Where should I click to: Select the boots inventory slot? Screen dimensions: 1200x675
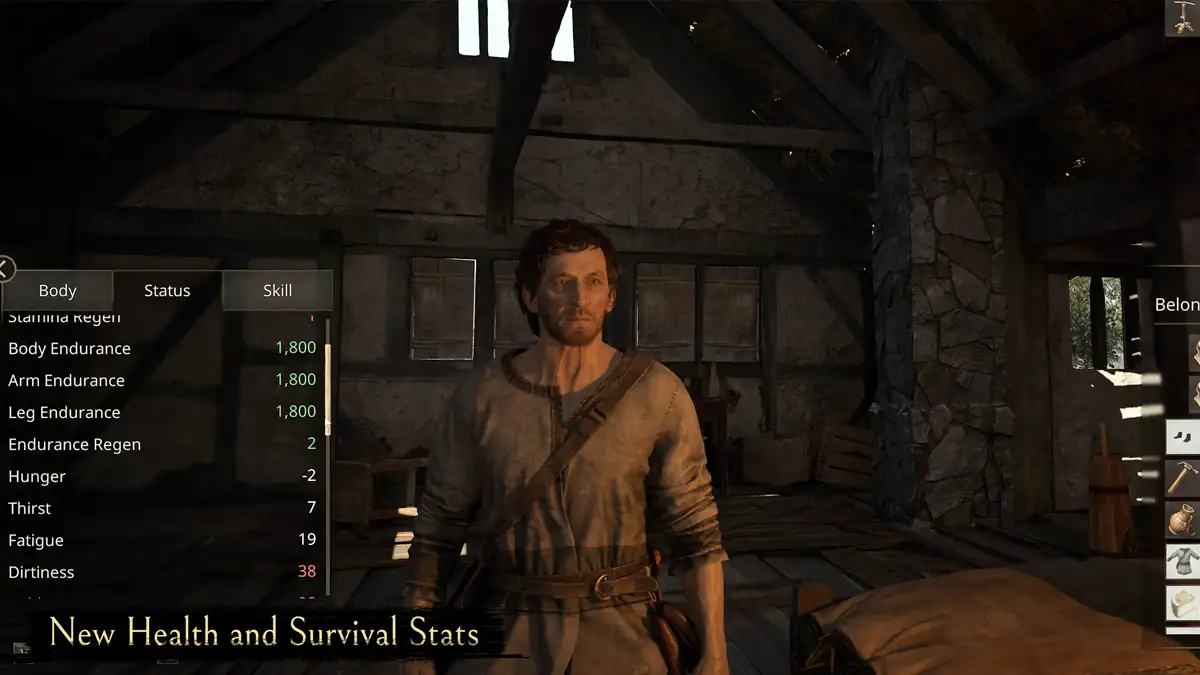[1182, 438]
